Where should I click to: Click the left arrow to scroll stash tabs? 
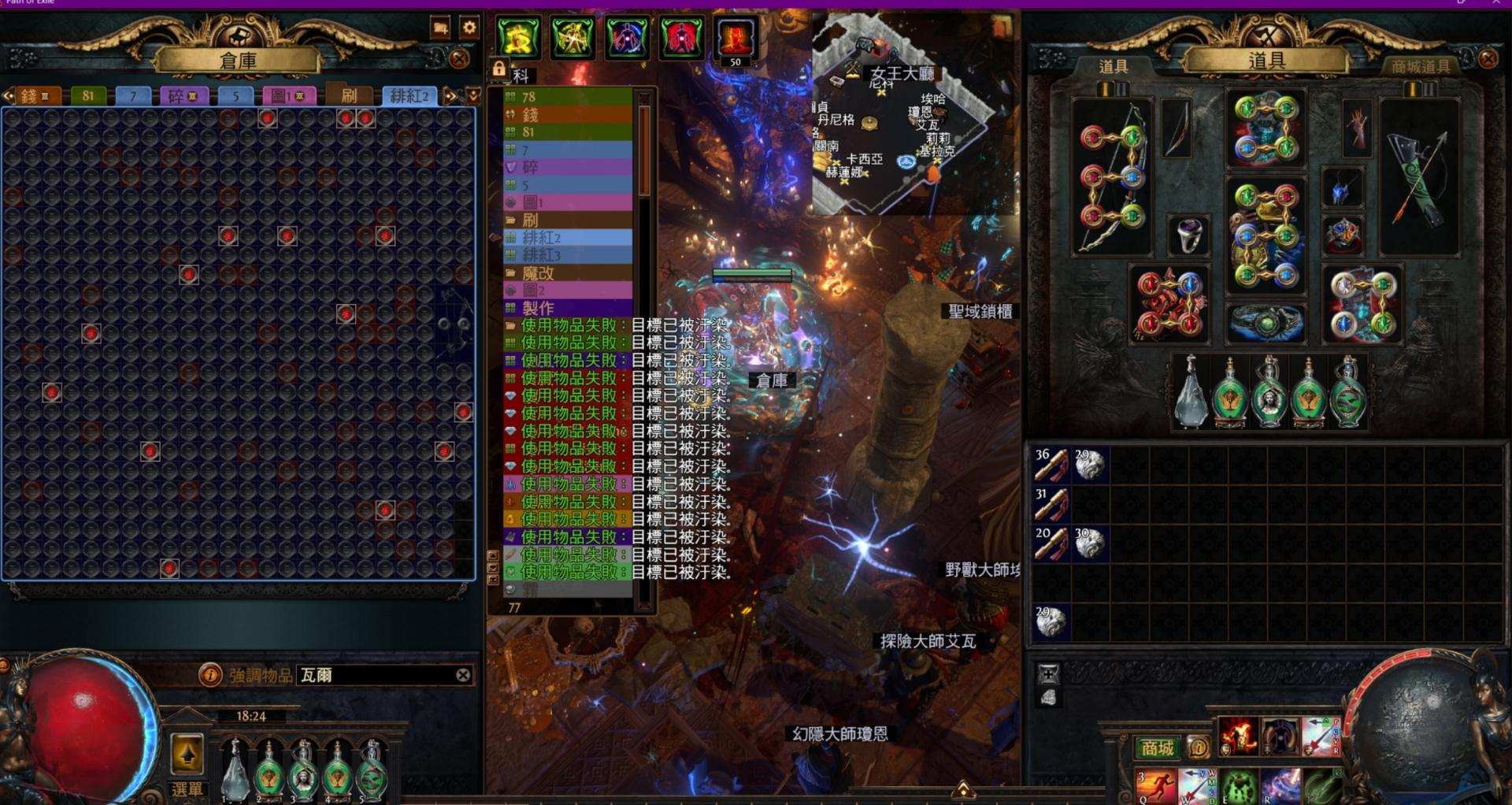tap(8, 95)
